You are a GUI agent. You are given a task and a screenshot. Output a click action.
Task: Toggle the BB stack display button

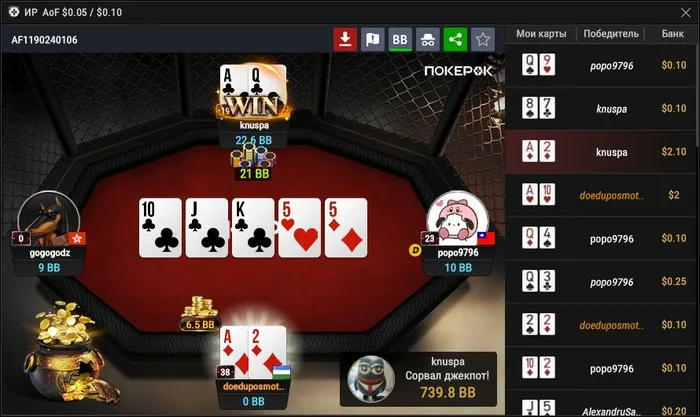[x=401, y=40]
